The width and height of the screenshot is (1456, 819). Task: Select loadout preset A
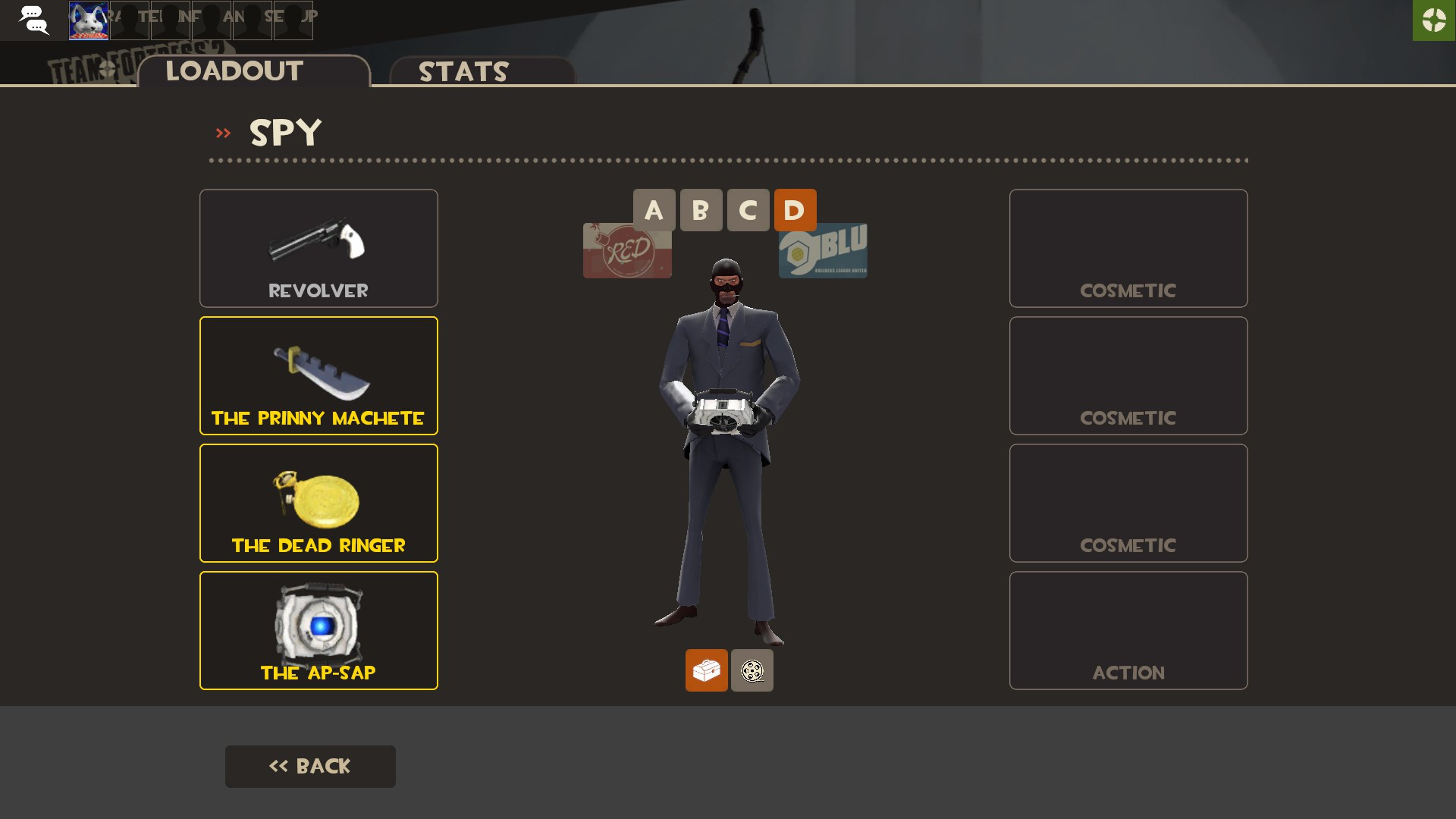tap(654, 210)
